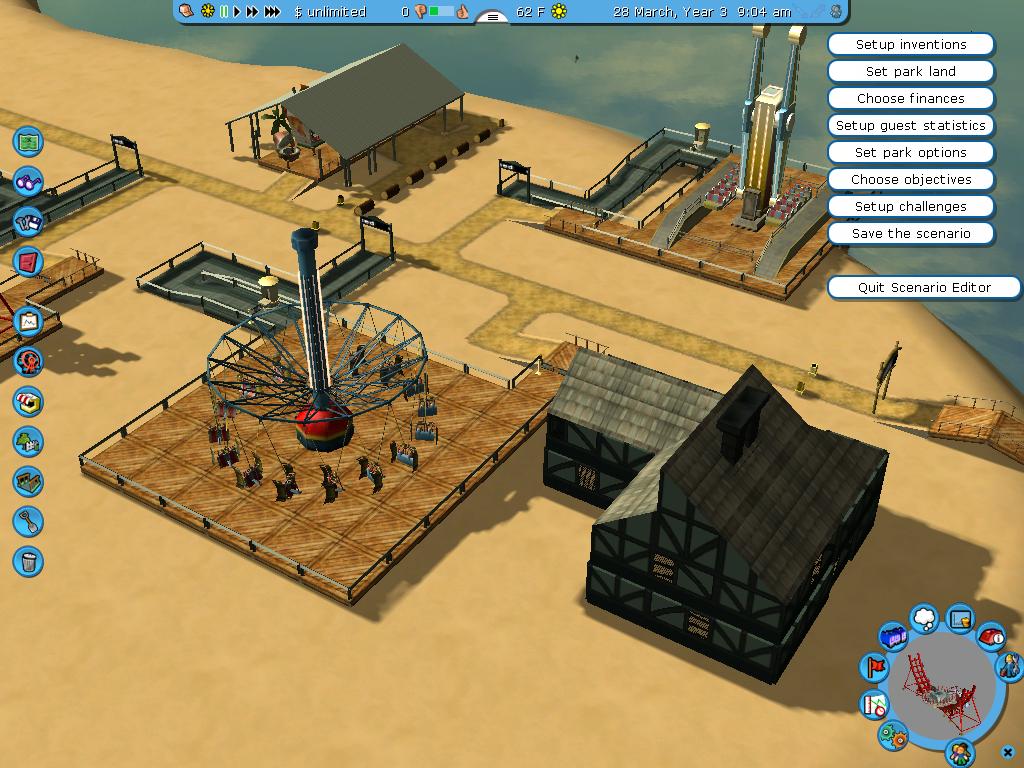Viewport: 1024px width, 768px height.
Task: Save the scenario
Action: point(911,234)
